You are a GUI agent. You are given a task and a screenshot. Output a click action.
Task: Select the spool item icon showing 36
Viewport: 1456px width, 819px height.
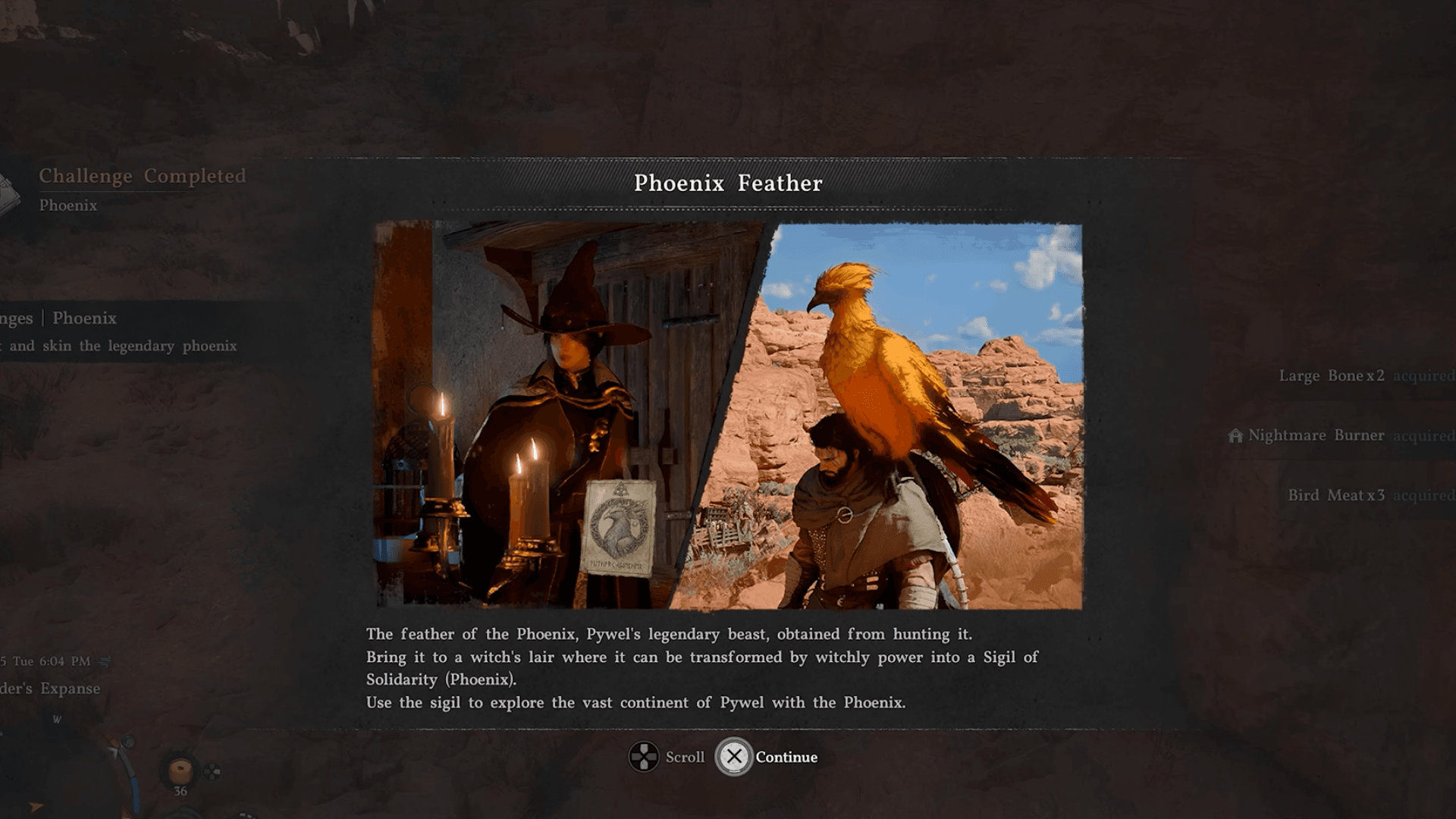tap(180, 770)
